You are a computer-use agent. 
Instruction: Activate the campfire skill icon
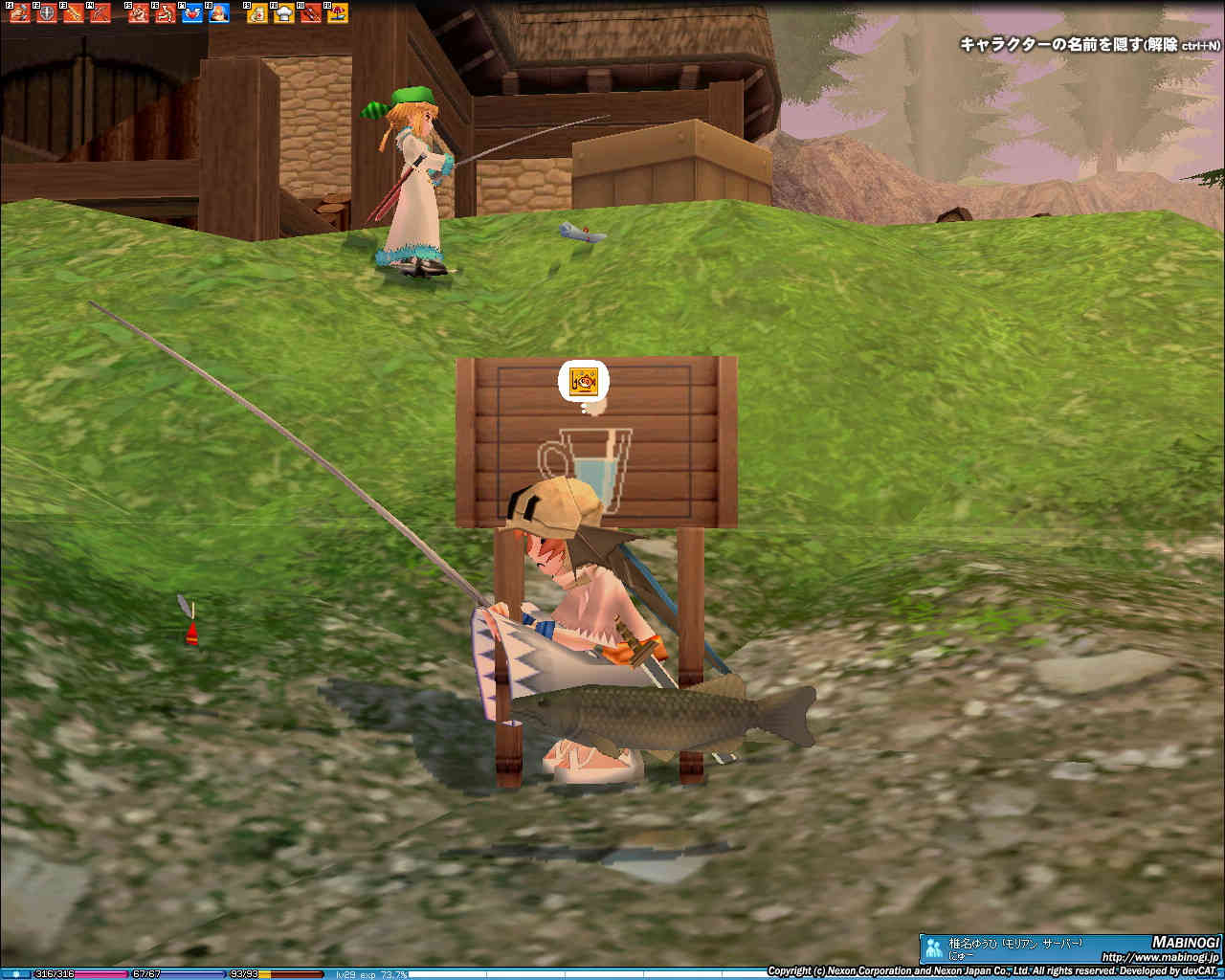[x=219, y=13]
